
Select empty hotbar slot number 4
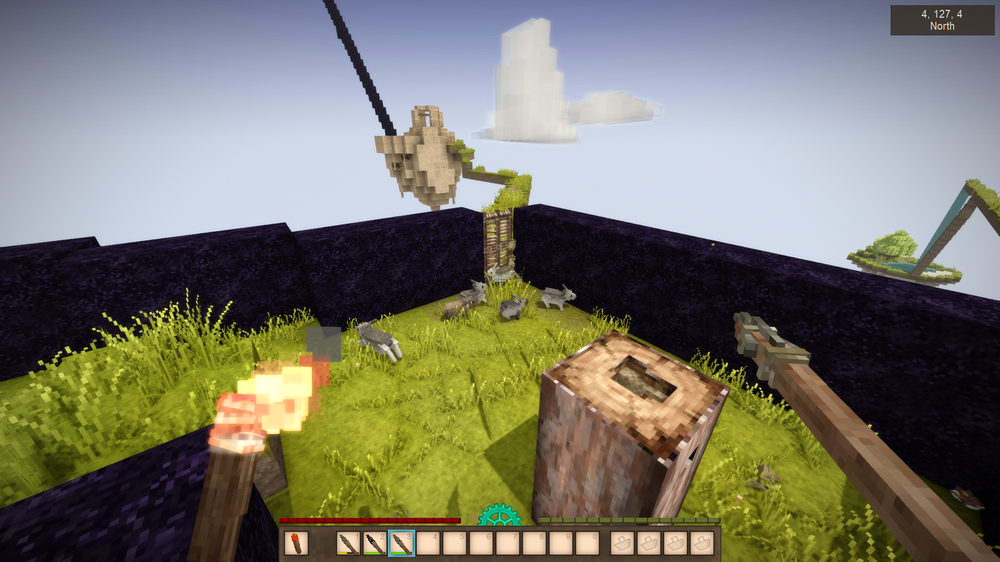(427, 543)
